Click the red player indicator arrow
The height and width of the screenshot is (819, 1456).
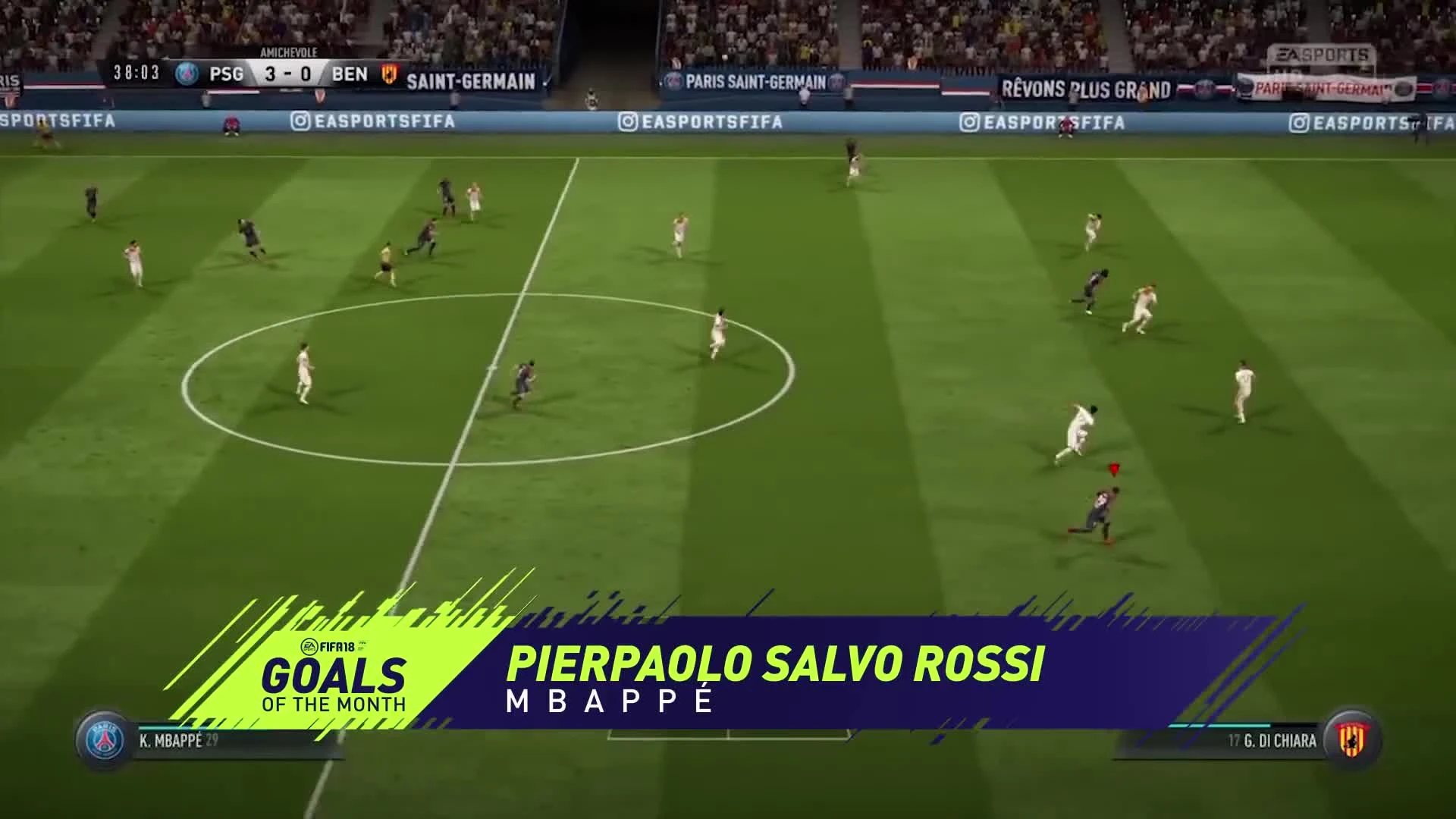(1113, 469)
